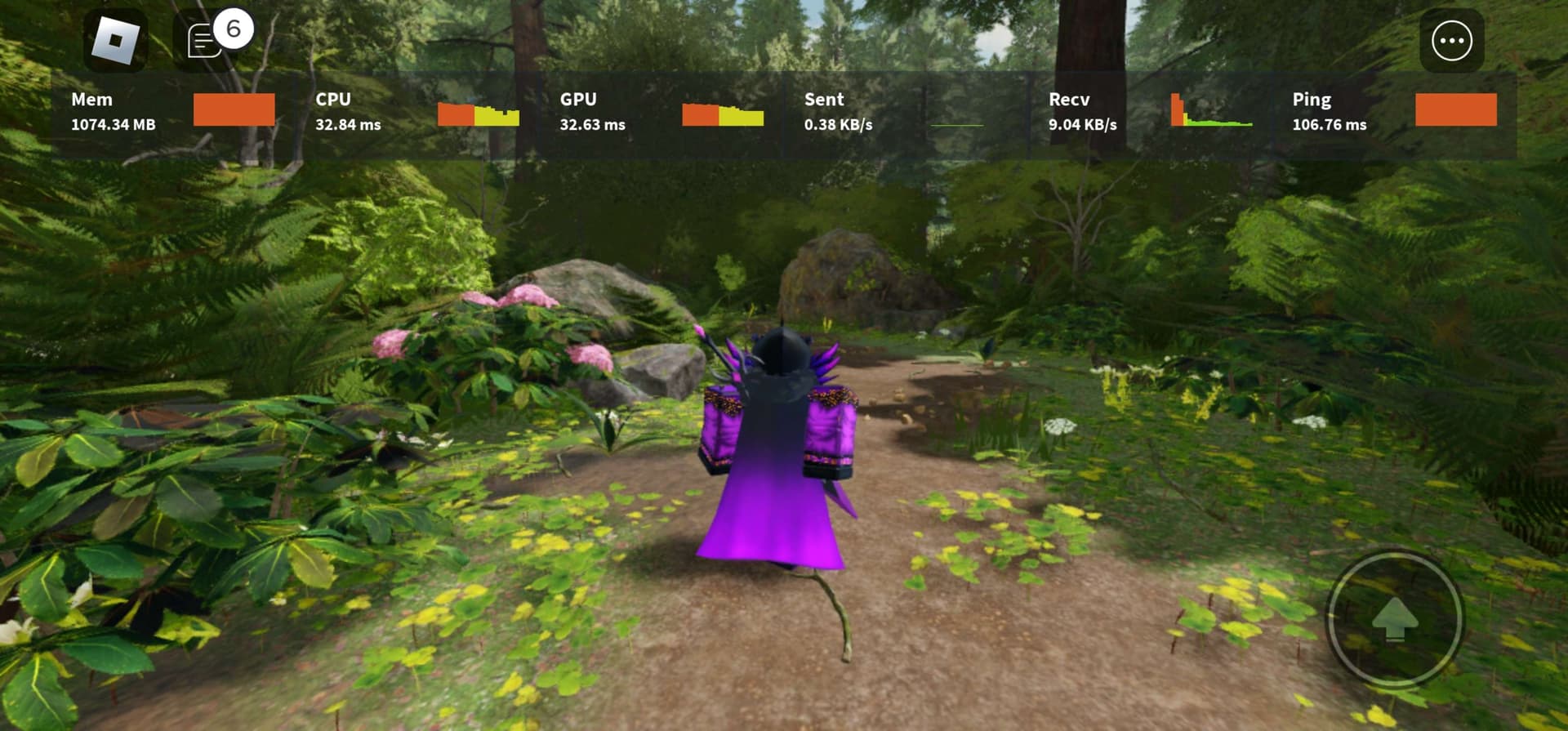The height and width of the screenshot is (731, 1568).
Task: Toggle the performance stats overlay bar
Action: pyautogui.click(x=784, y=112)
